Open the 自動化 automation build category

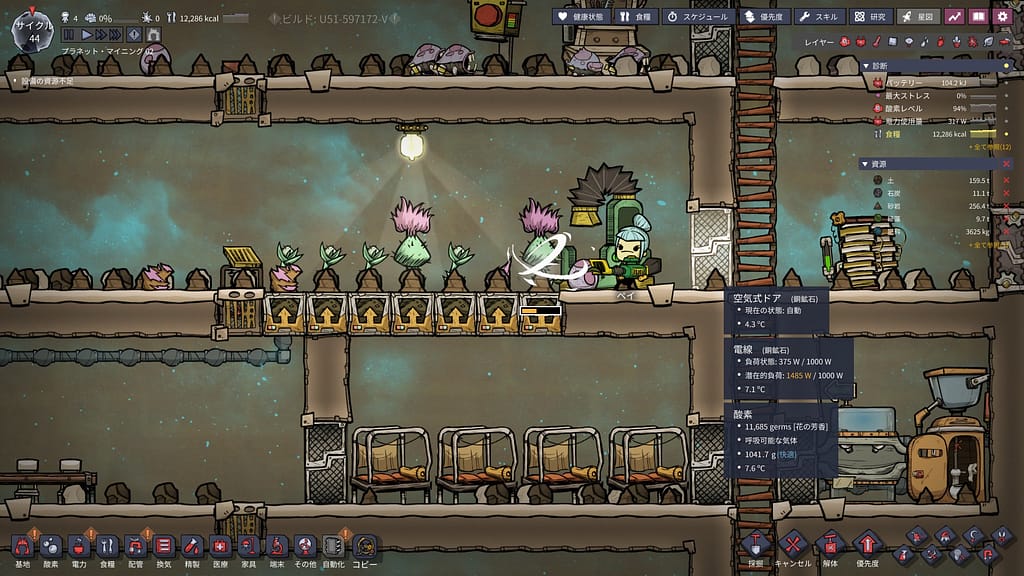(x=335, y=547)
